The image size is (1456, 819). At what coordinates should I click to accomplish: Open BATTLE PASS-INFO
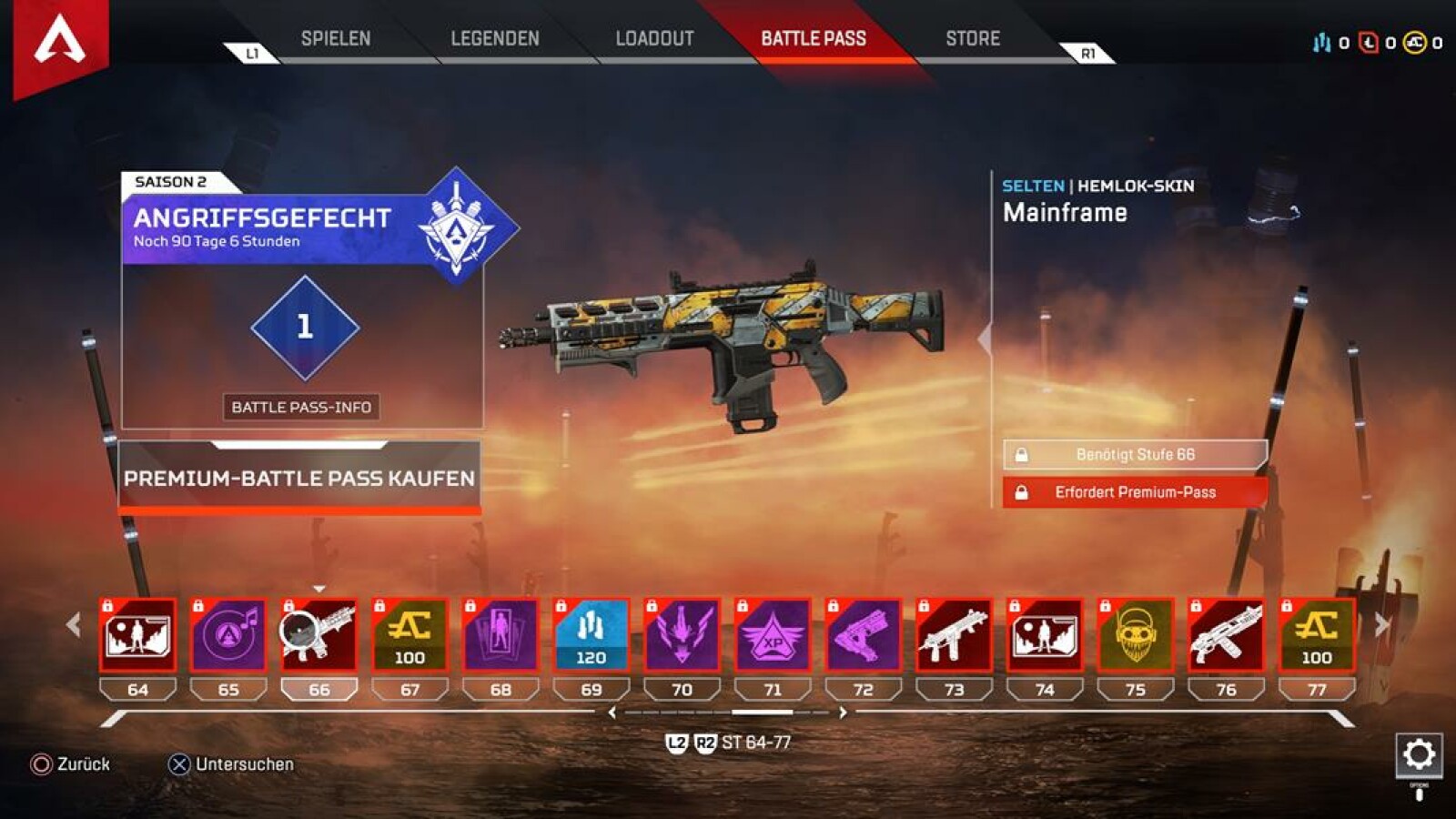[303, 409]
